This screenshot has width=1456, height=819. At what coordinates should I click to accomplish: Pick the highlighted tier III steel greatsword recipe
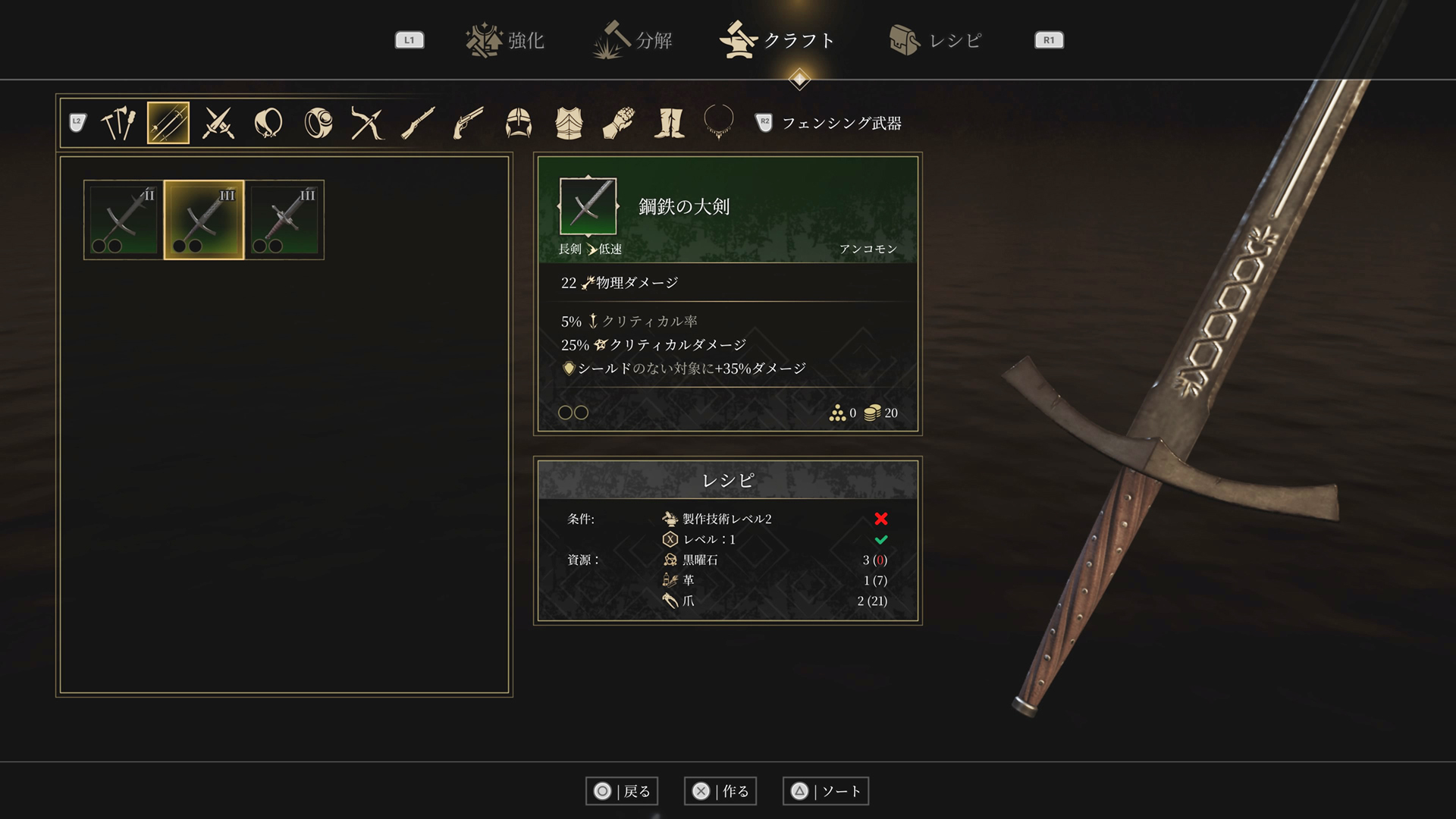point(204,220)
